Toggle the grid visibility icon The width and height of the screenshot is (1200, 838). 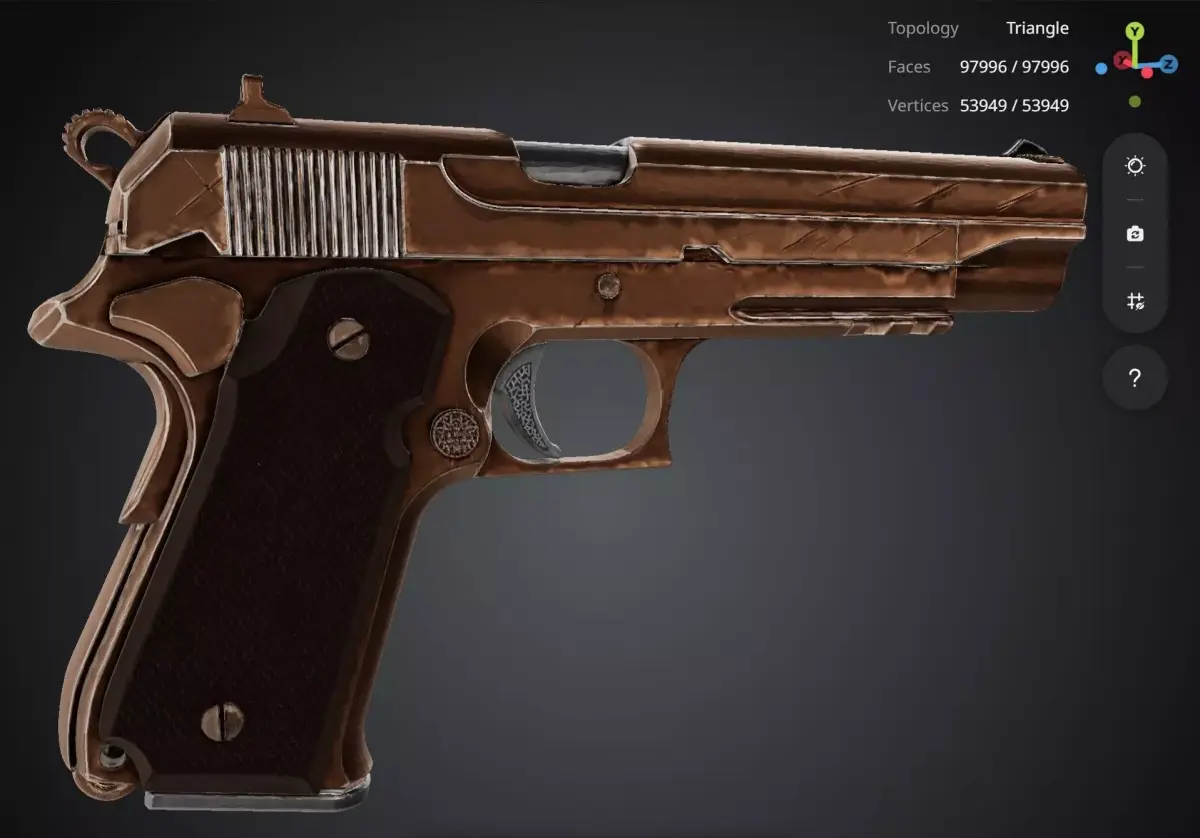pos(1135,301)
